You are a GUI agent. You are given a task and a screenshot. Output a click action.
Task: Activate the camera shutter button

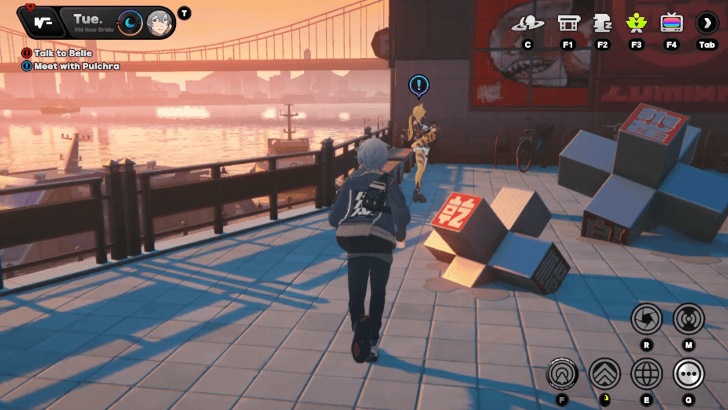(646, 319)
